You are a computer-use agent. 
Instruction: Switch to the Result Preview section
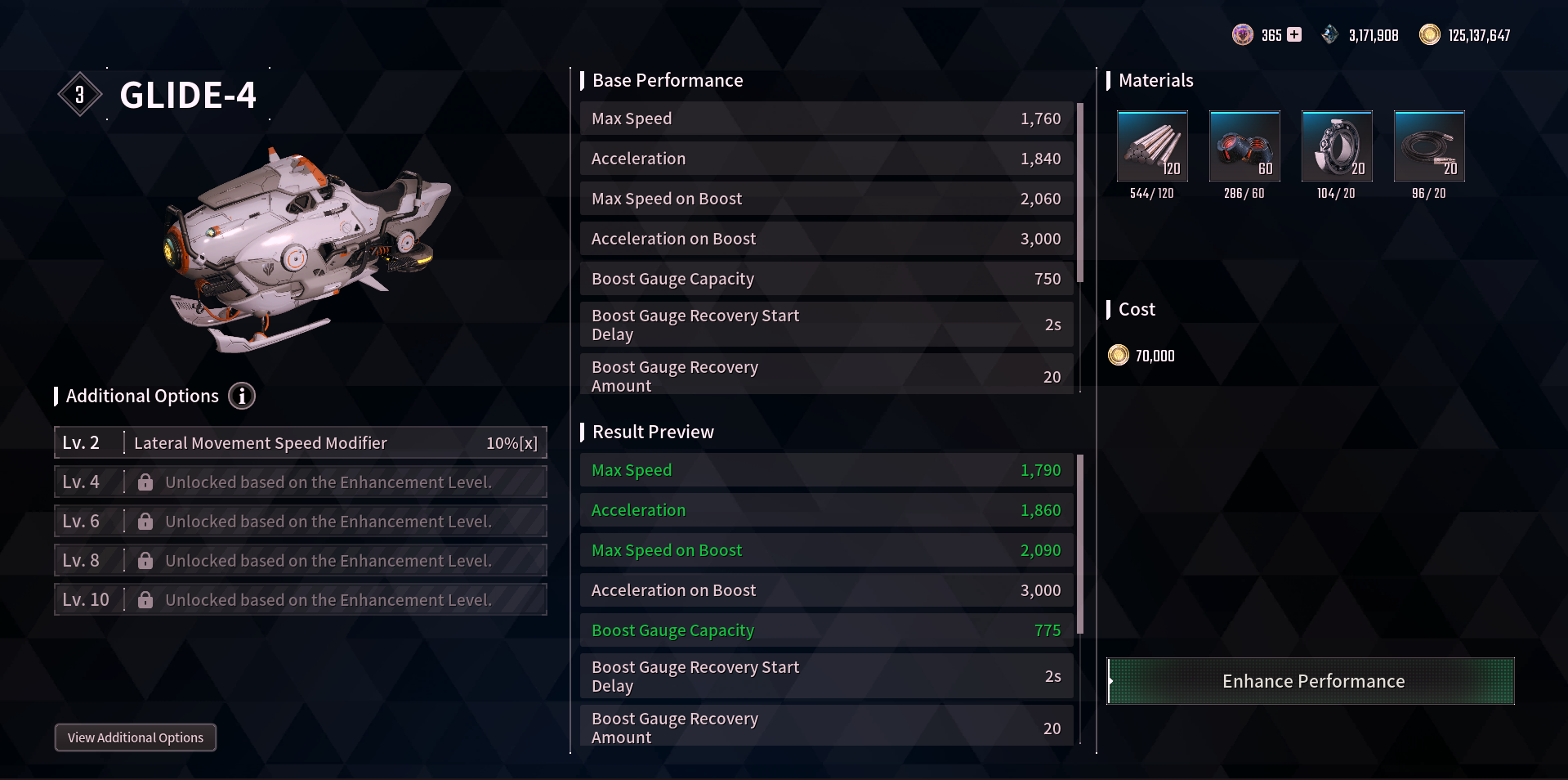(651, 432)
